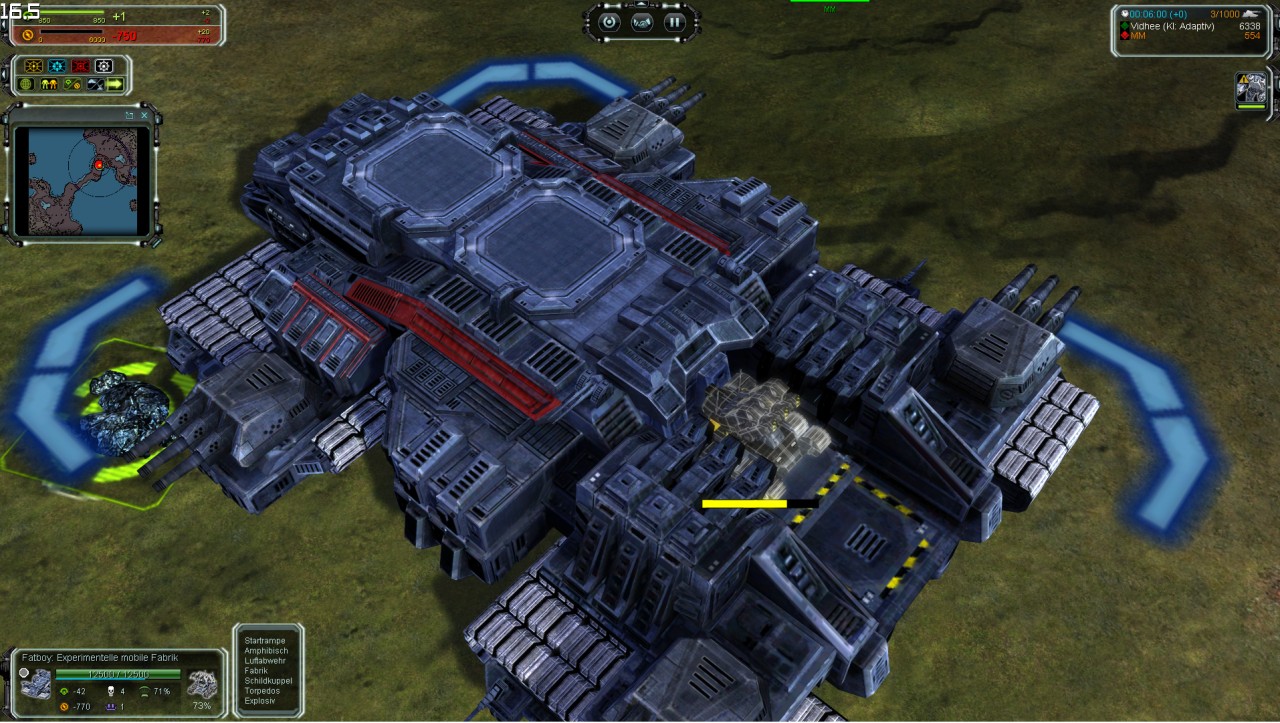Click the green arrow button
Image resolution: width=1280 pixels, height=723 pixels.
coord(115,84)
